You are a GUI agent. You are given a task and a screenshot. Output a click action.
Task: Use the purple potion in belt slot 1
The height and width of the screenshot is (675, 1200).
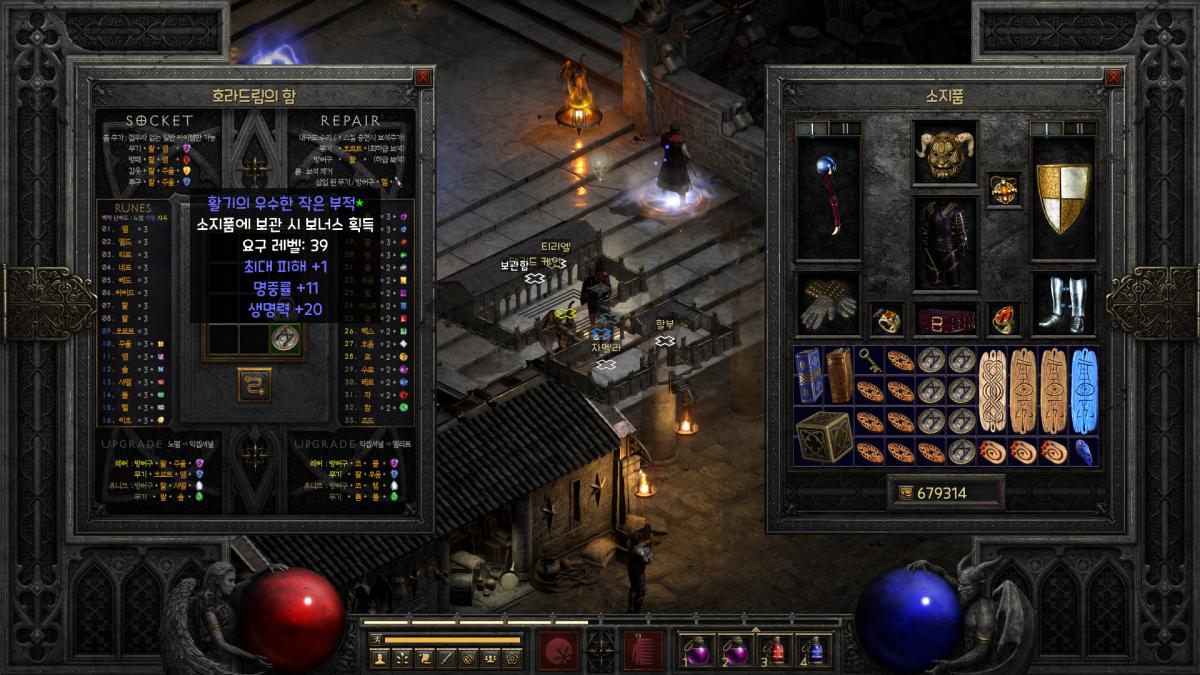[691, 649]
